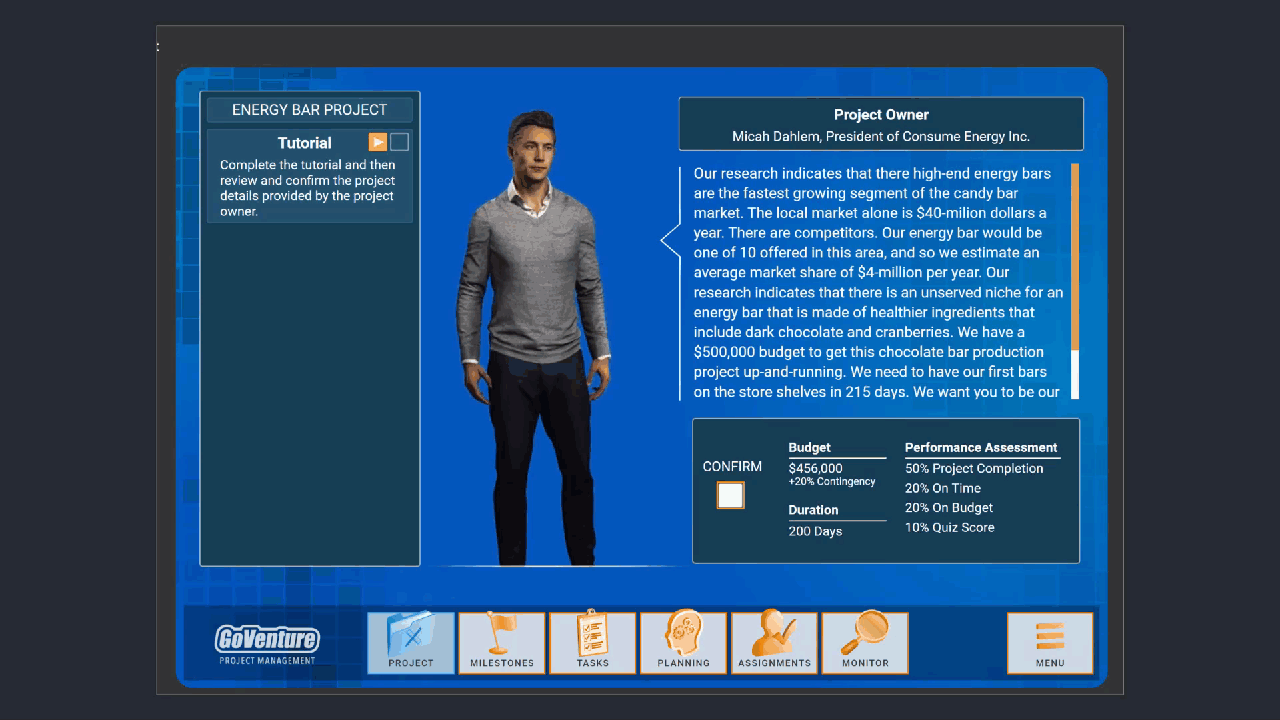Toggle the Tutorial completion box
1280x720 pixels.
(x=399, y=142)
